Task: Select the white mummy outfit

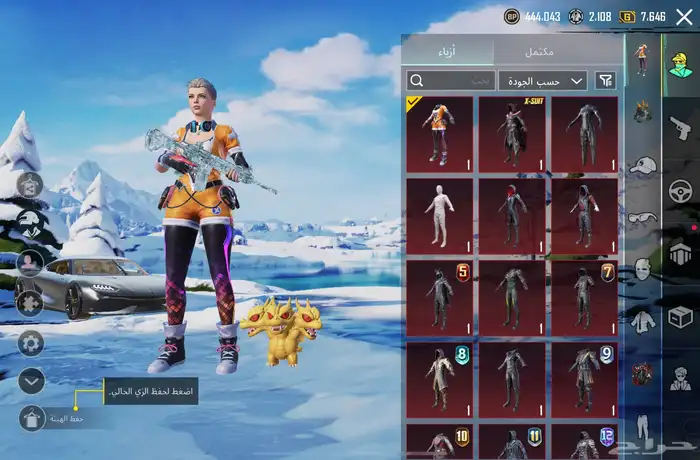Action: click(x=440, y=213)
